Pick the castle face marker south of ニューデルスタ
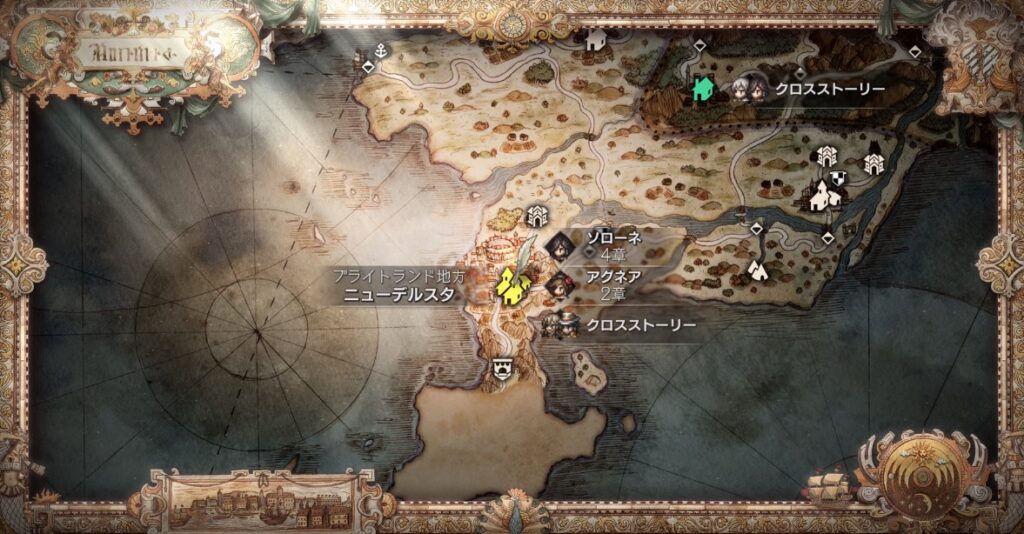Viewport: 1024px width, 534px height. click(502, 367)
